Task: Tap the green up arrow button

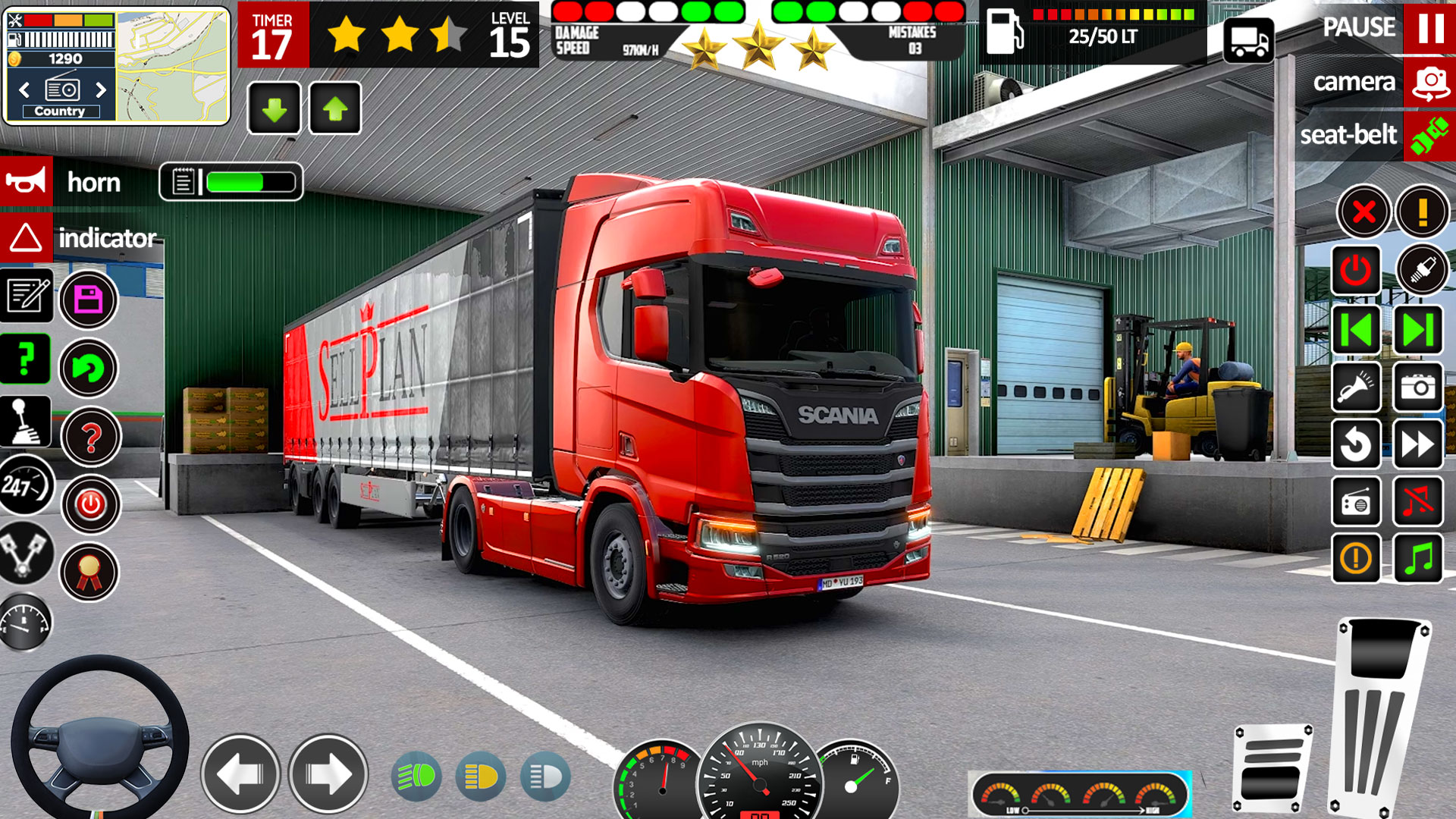Action: (335, 109)
